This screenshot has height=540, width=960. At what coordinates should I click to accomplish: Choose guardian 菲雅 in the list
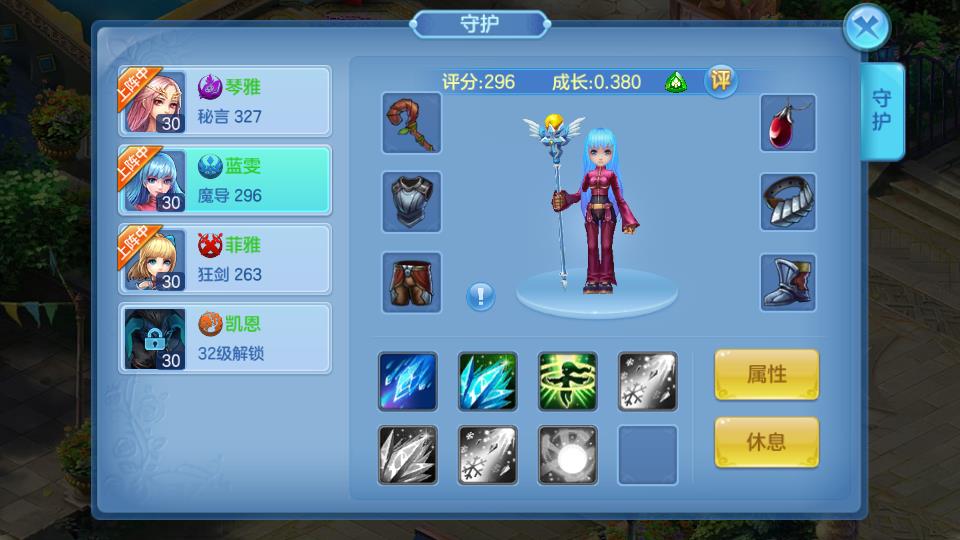point(225,259)
